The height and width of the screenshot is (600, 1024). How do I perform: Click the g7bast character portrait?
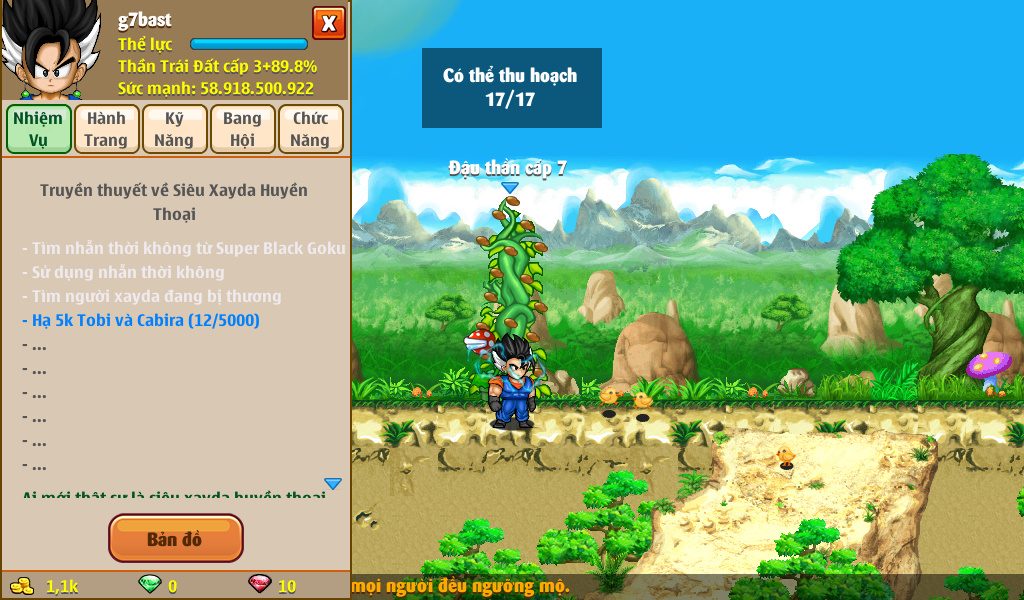(52, 50)
